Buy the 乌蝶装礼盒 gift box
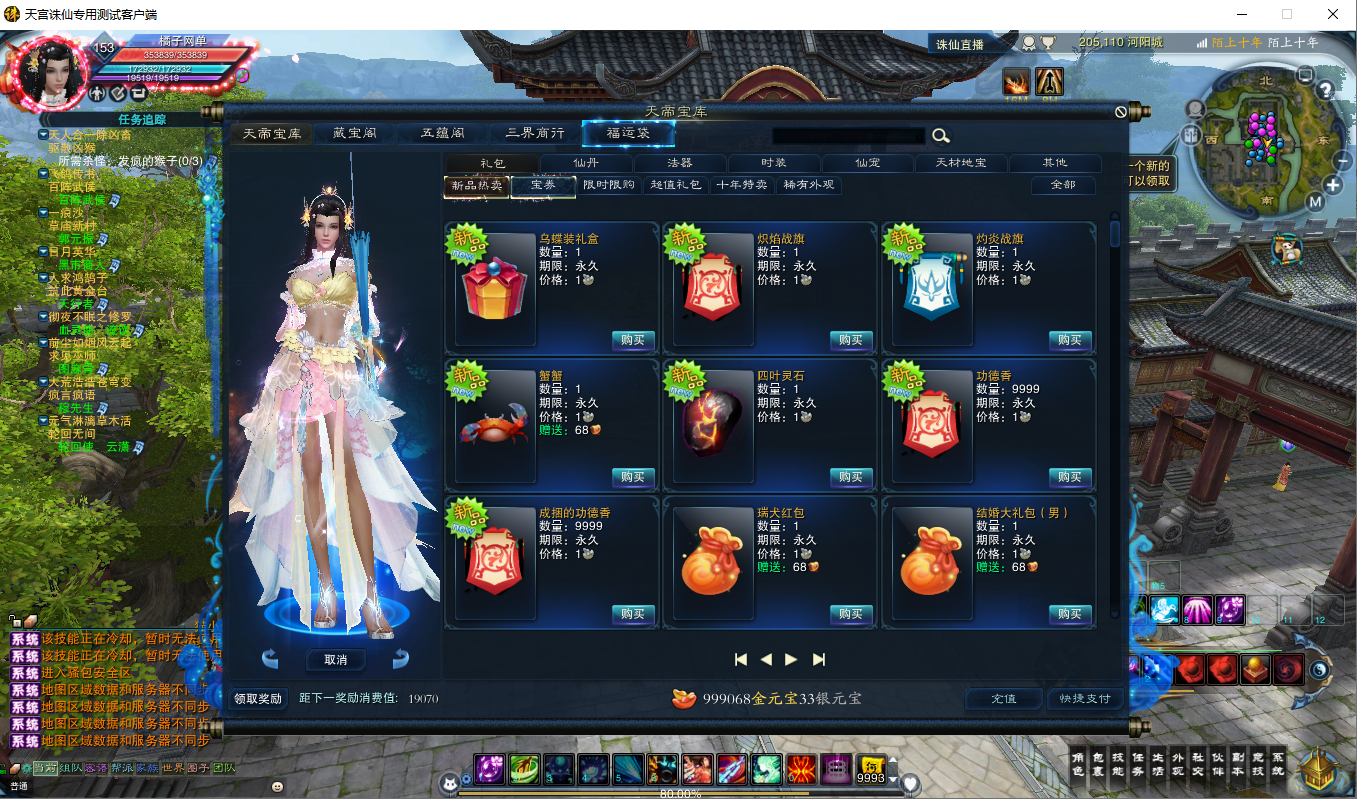 tap(632, 340)
